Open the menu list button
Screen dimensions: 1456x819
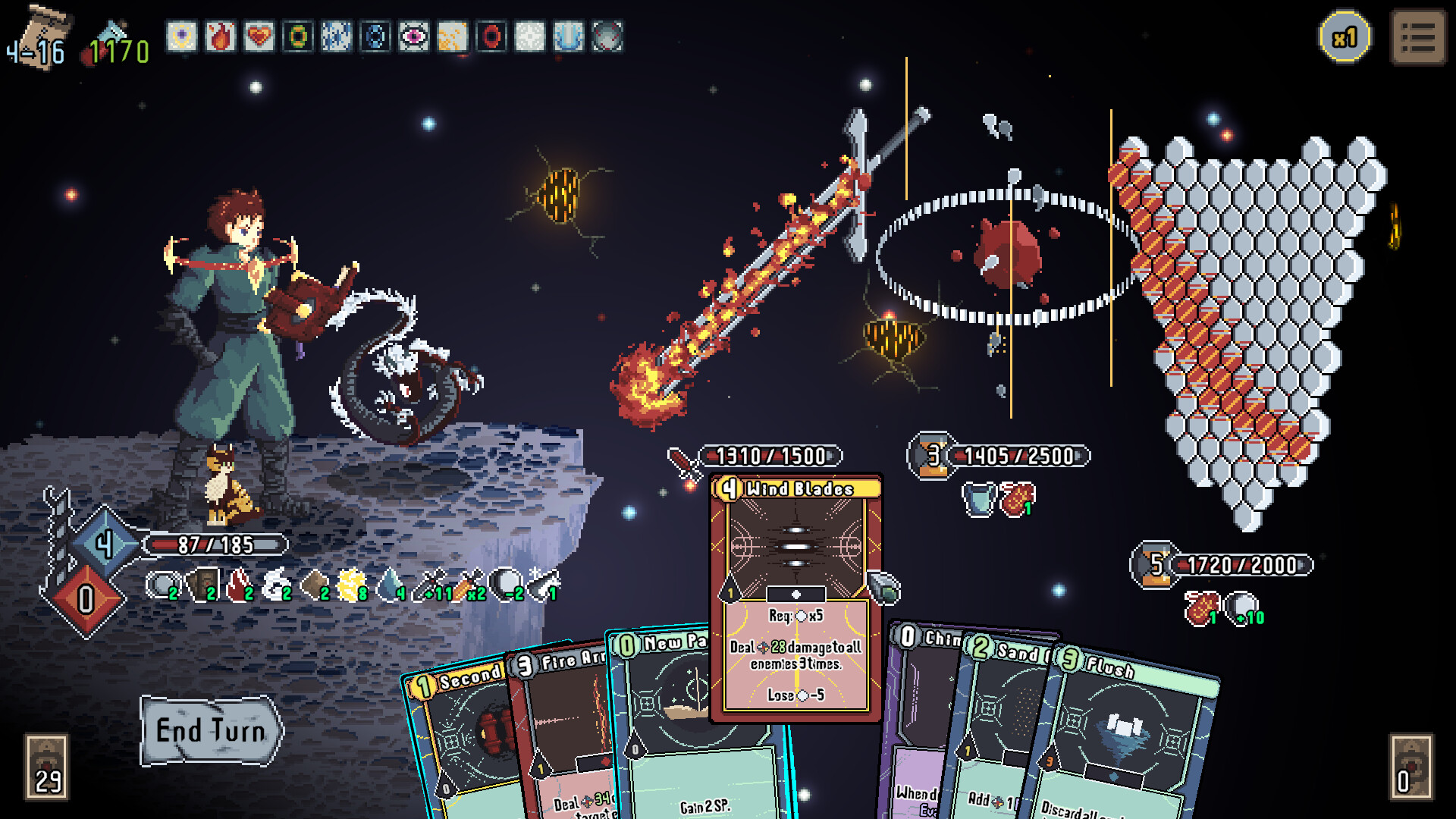[1418, 37]
